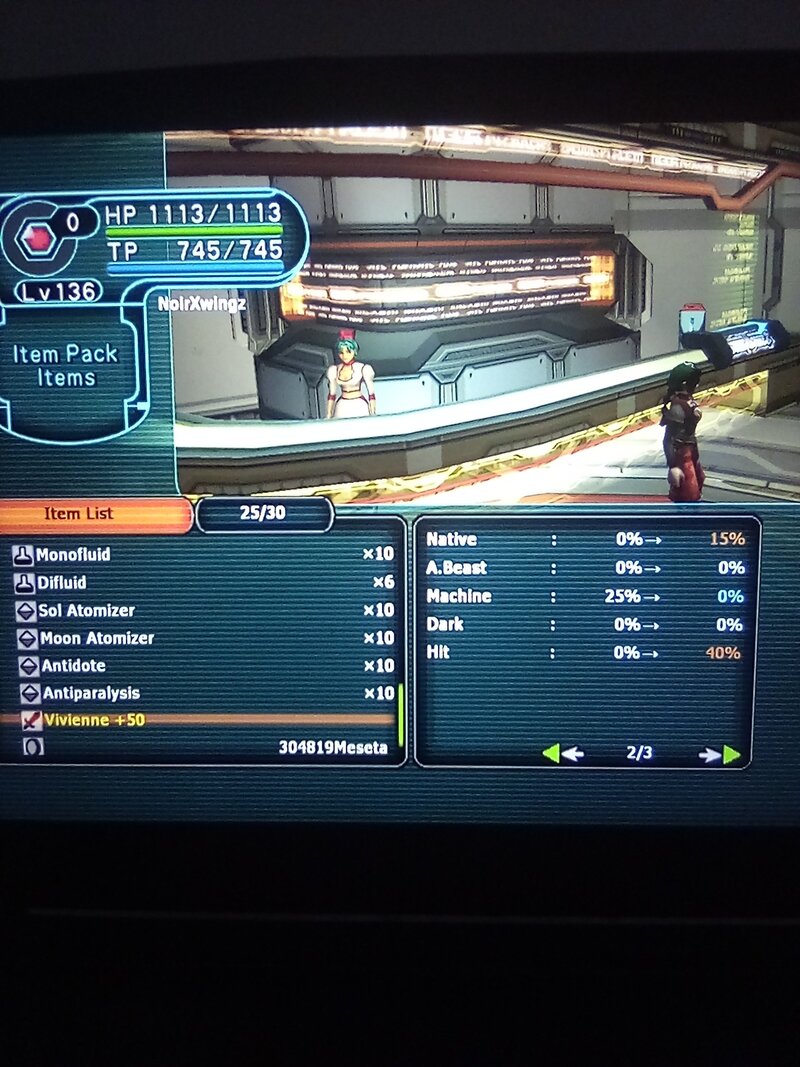Choose the Difluid item row
Viewport: 800px width, 1067px height.
coord(62,582)
